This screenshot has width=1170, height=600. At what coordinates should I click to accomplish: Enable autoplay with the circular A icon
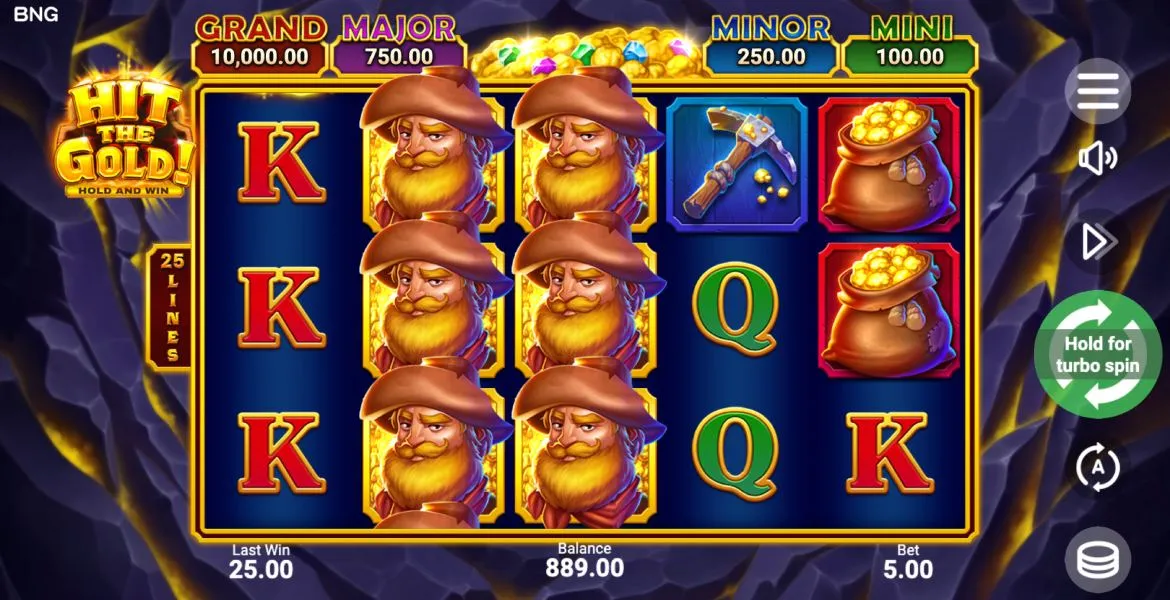pyautogui.click(x=1097, y=466)
